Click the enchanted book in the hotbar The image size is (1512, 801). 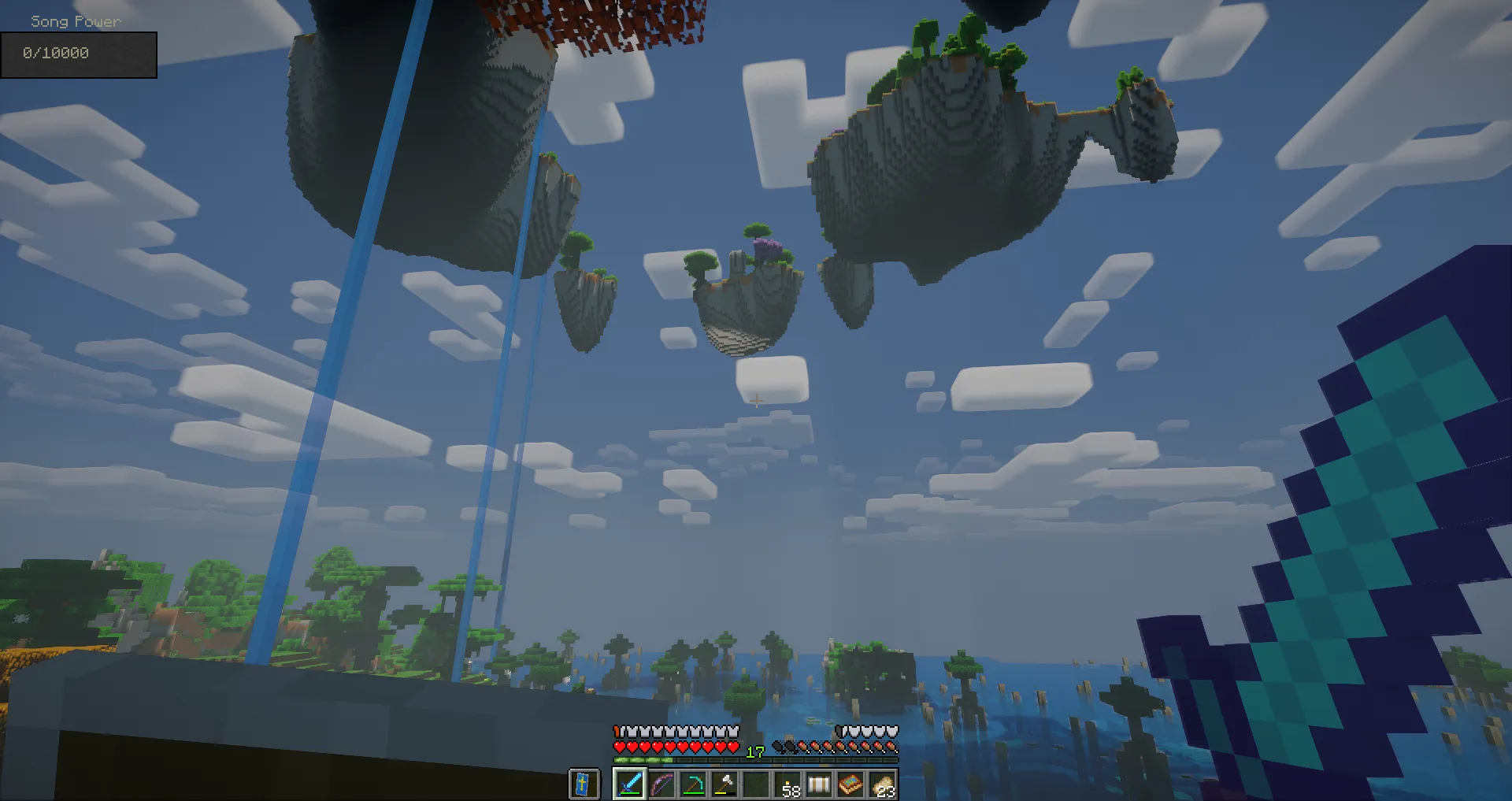[x=850, y=784]
